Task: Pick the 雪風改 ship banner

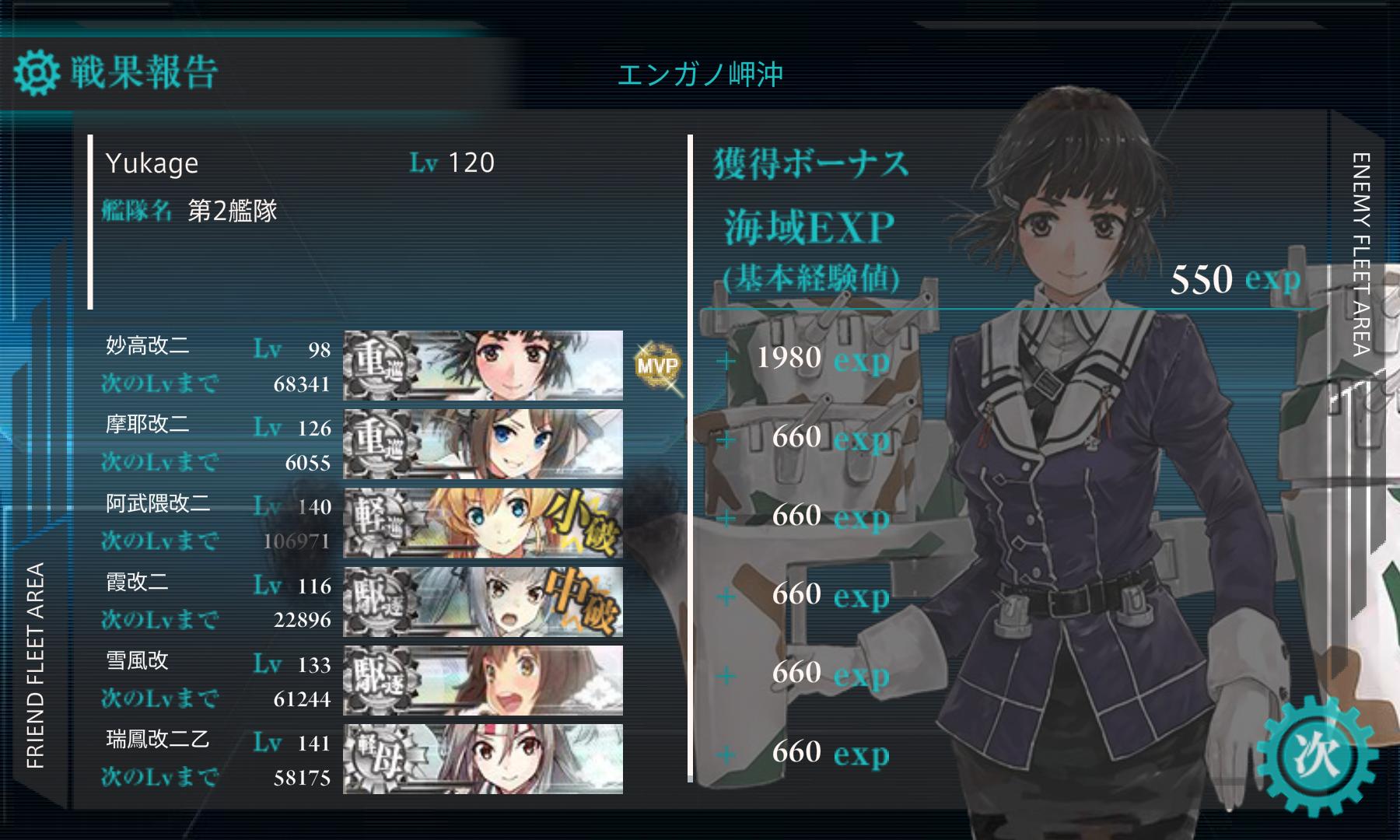Action: pyautogui.click(x=483, y=680)
